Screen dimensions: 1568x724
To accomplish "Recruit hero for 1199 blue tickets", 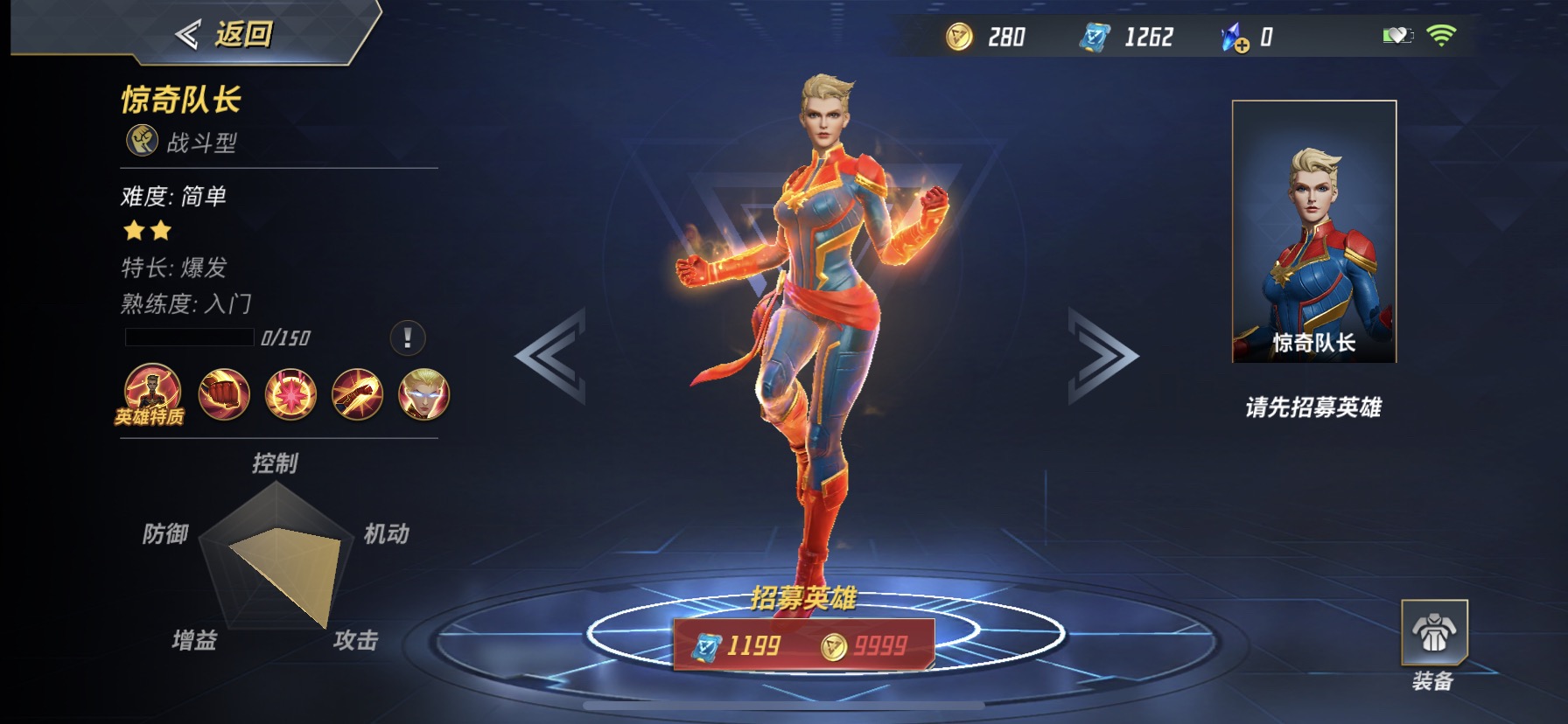I will (x=738, y=646).
